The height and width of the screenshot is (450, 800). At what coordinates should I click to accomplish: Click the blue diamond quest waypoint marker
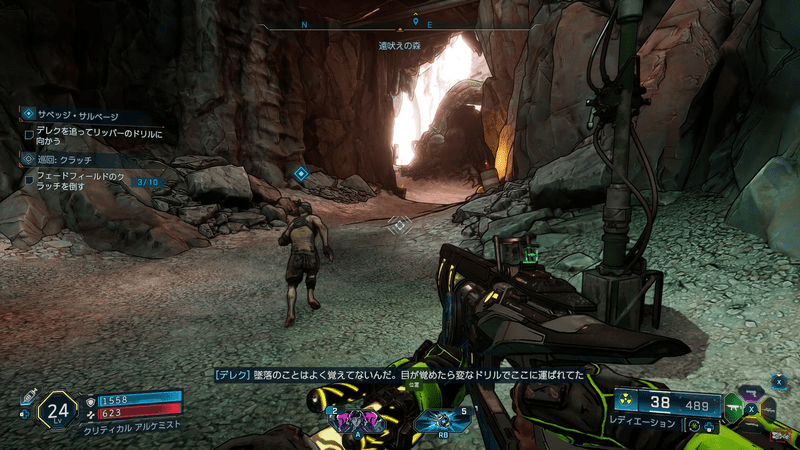pyautogui.click(x=300, y=174)
